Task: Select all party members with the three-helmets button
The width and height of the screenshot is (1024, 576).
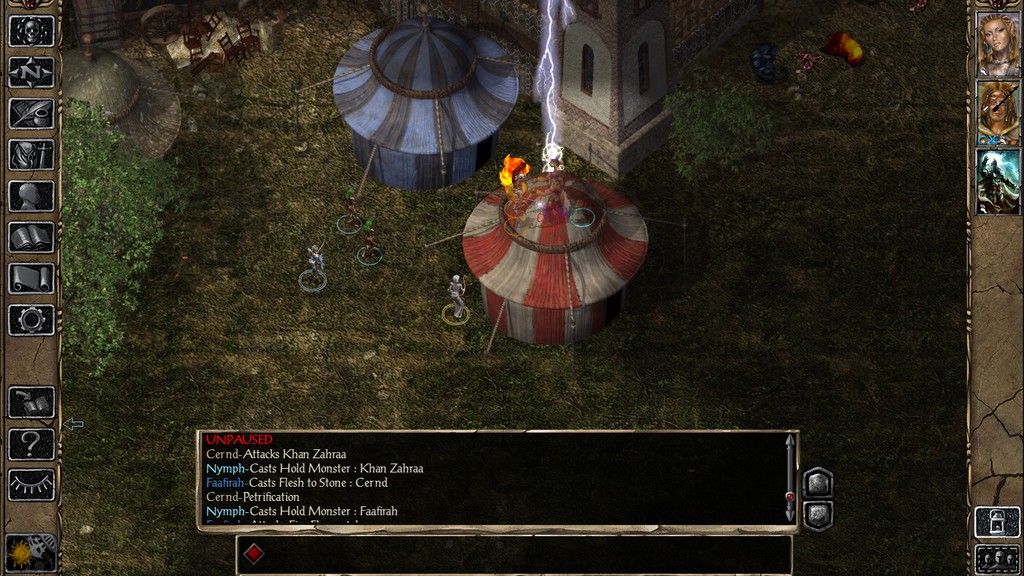Action: (x=998, y=558)
